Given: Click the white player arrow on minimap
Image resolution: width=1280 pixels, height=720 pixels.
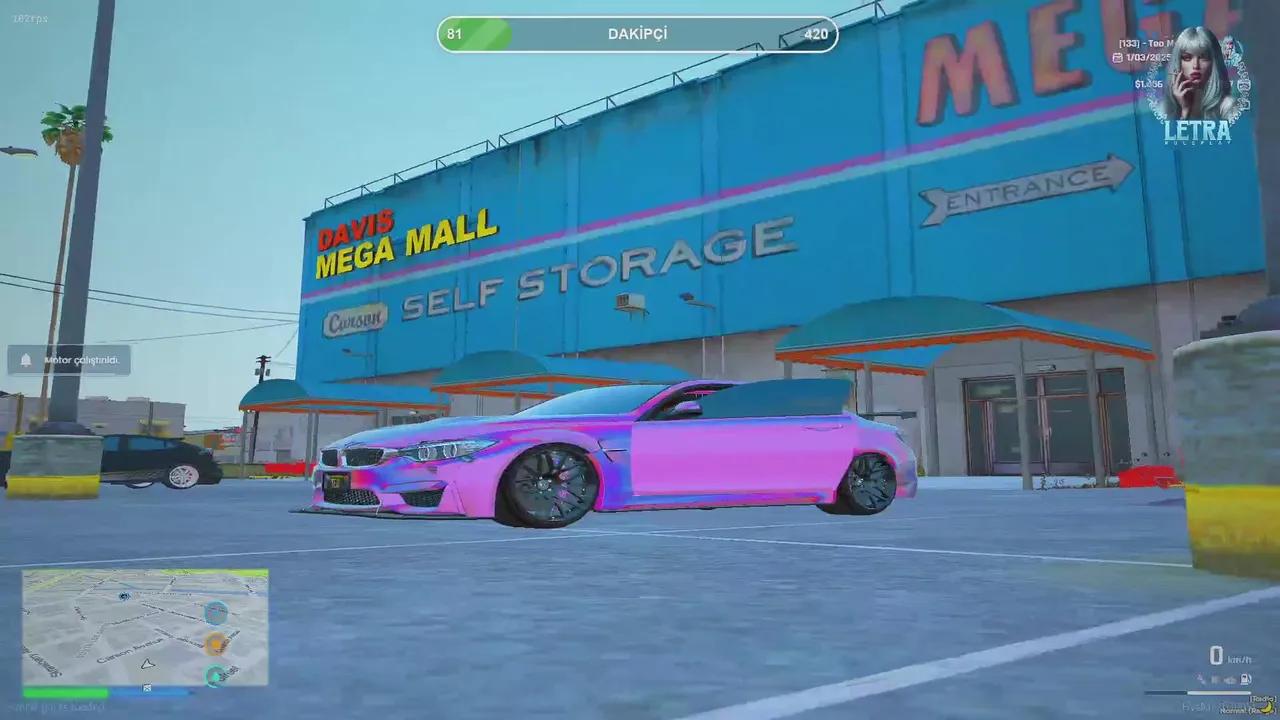Looking at the screenshot, I should (148, 663).
